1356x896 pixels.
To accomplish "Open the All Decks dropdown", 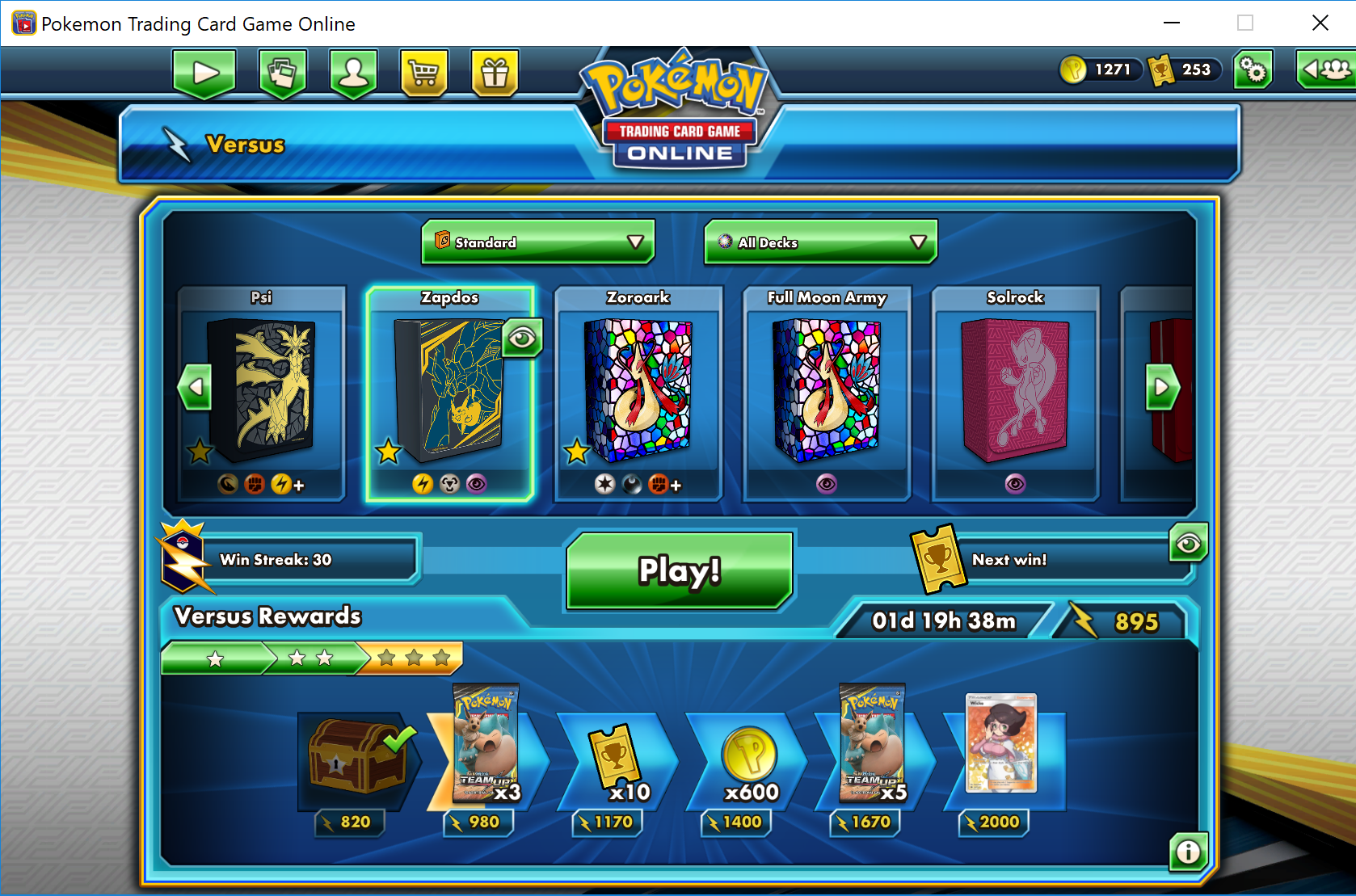I will click(819, 242).
